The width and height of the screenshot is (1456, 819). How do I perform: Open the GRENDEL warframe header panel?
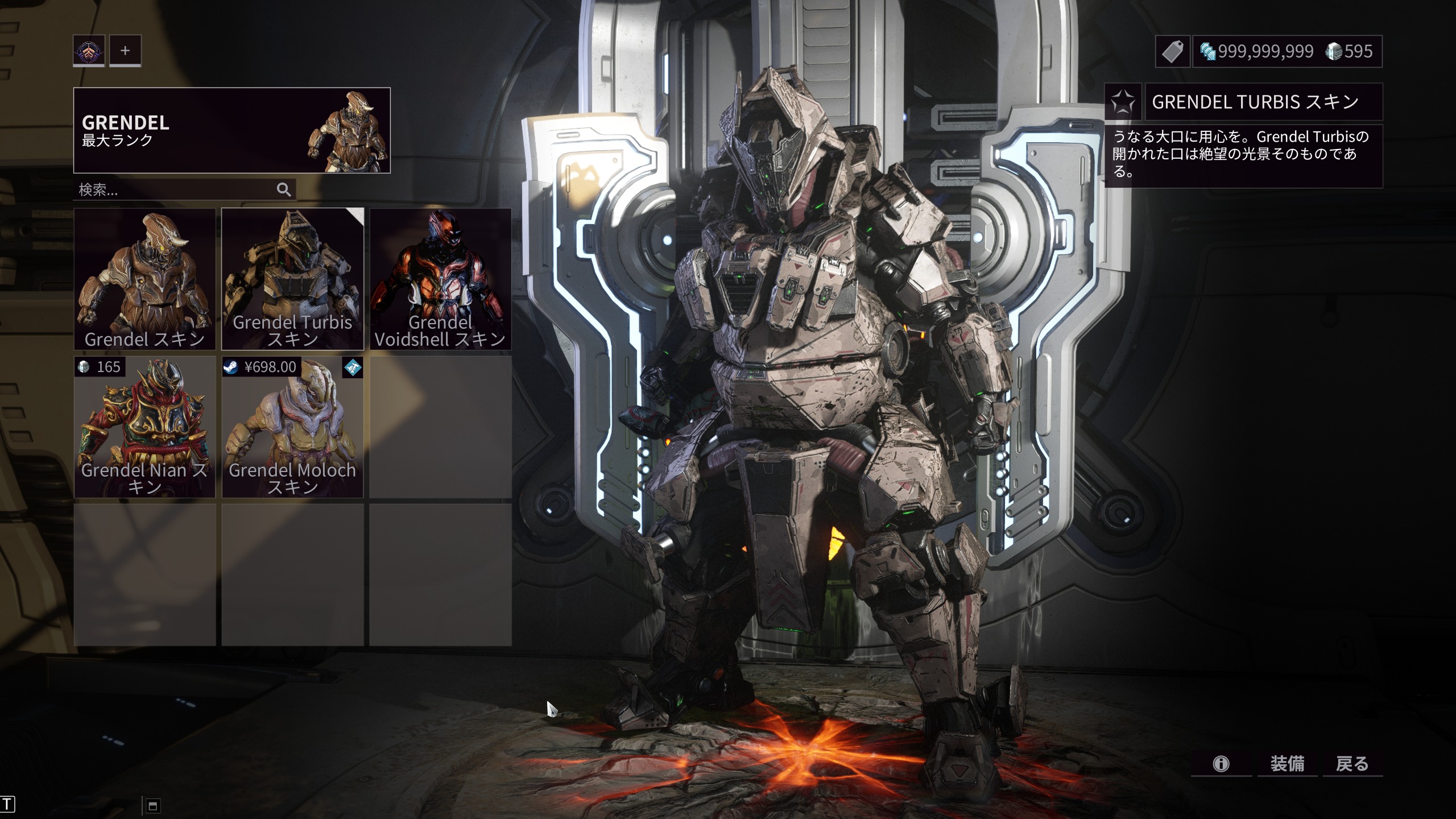pos(231,130)
